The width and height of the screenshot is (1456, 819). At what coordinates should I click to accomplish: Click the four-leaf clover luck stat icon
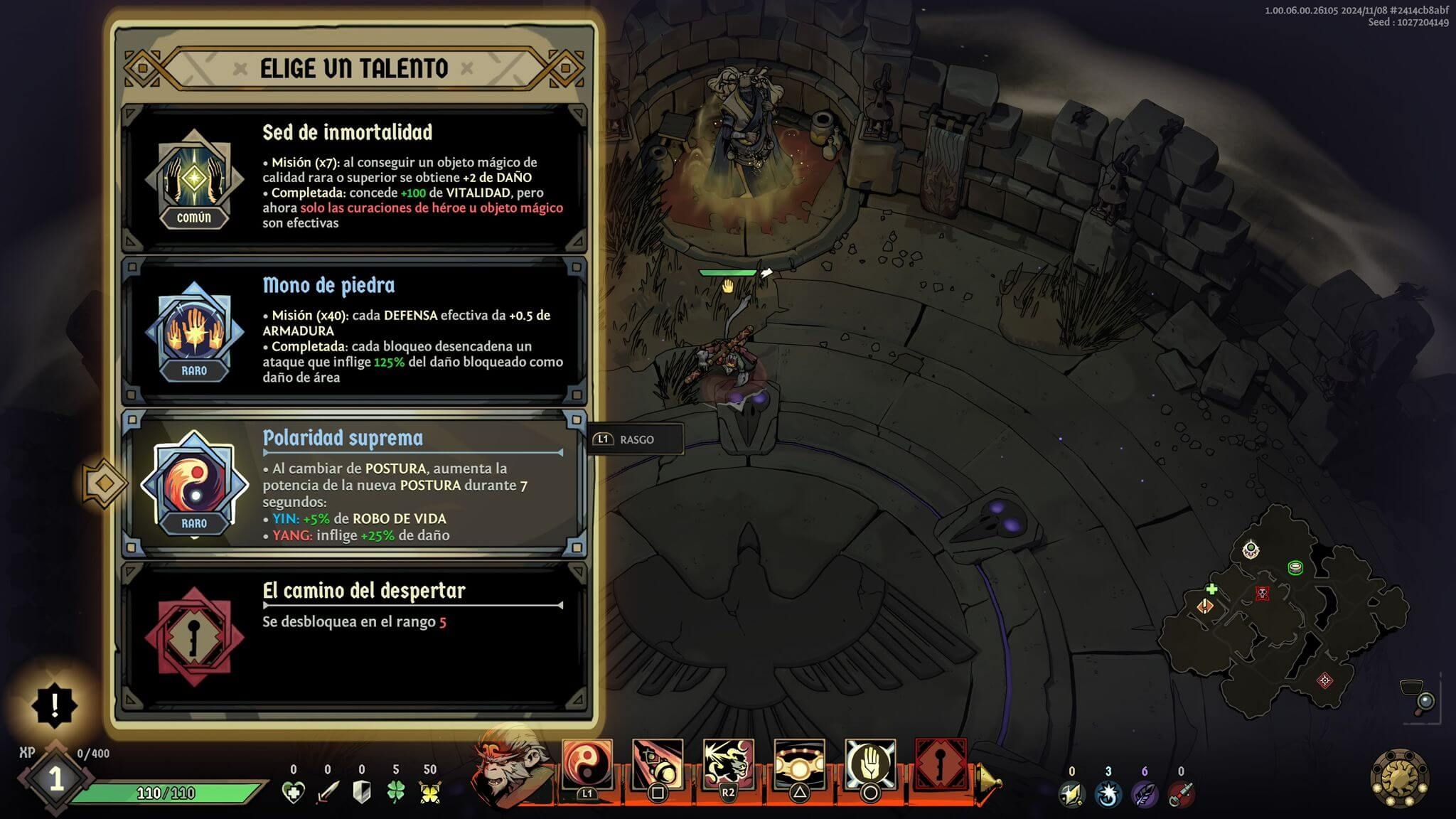pyautogui.click(x=395, y=792)
